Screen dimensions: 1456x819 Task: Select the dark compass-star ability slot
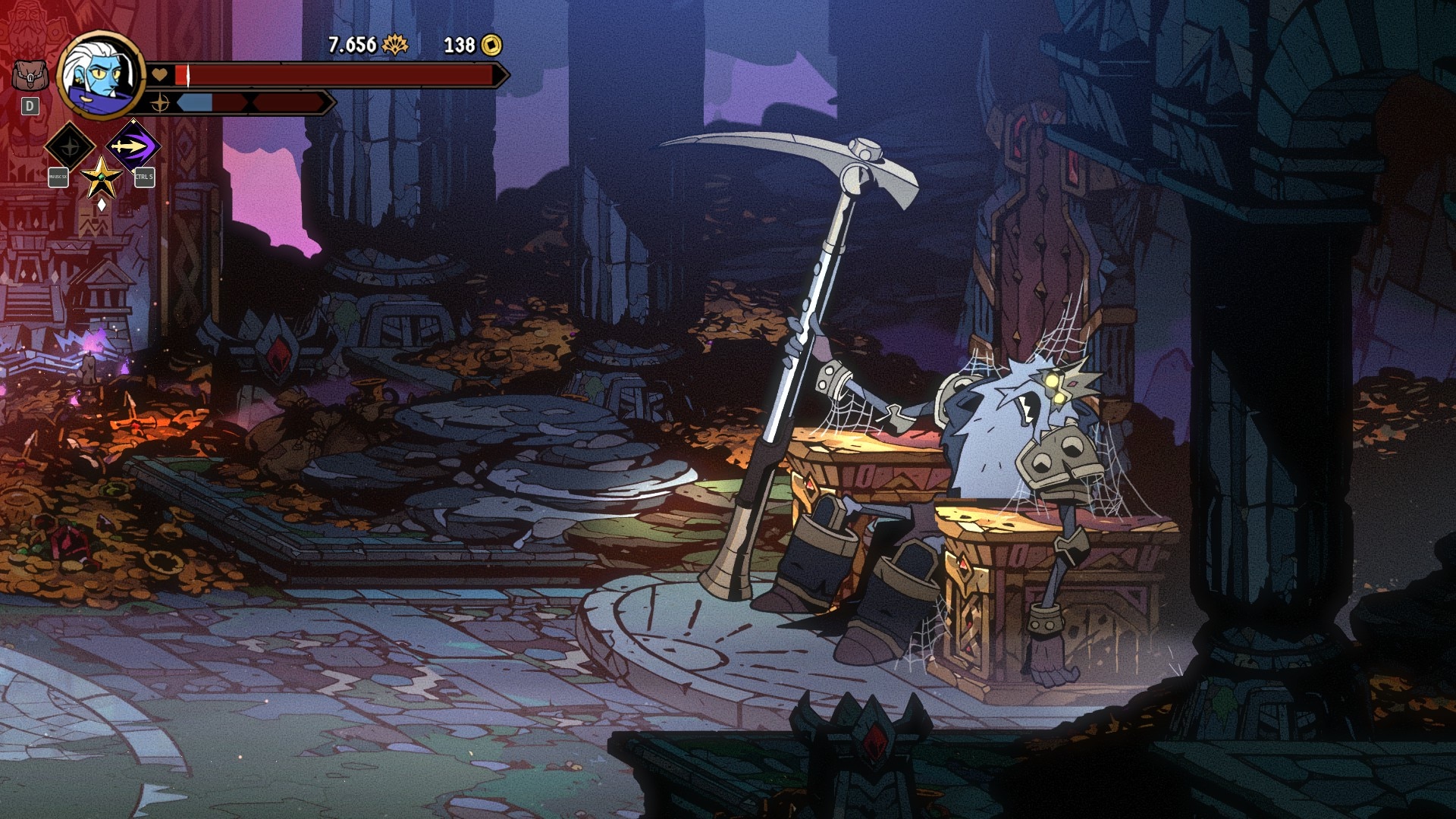click(70, 146)
